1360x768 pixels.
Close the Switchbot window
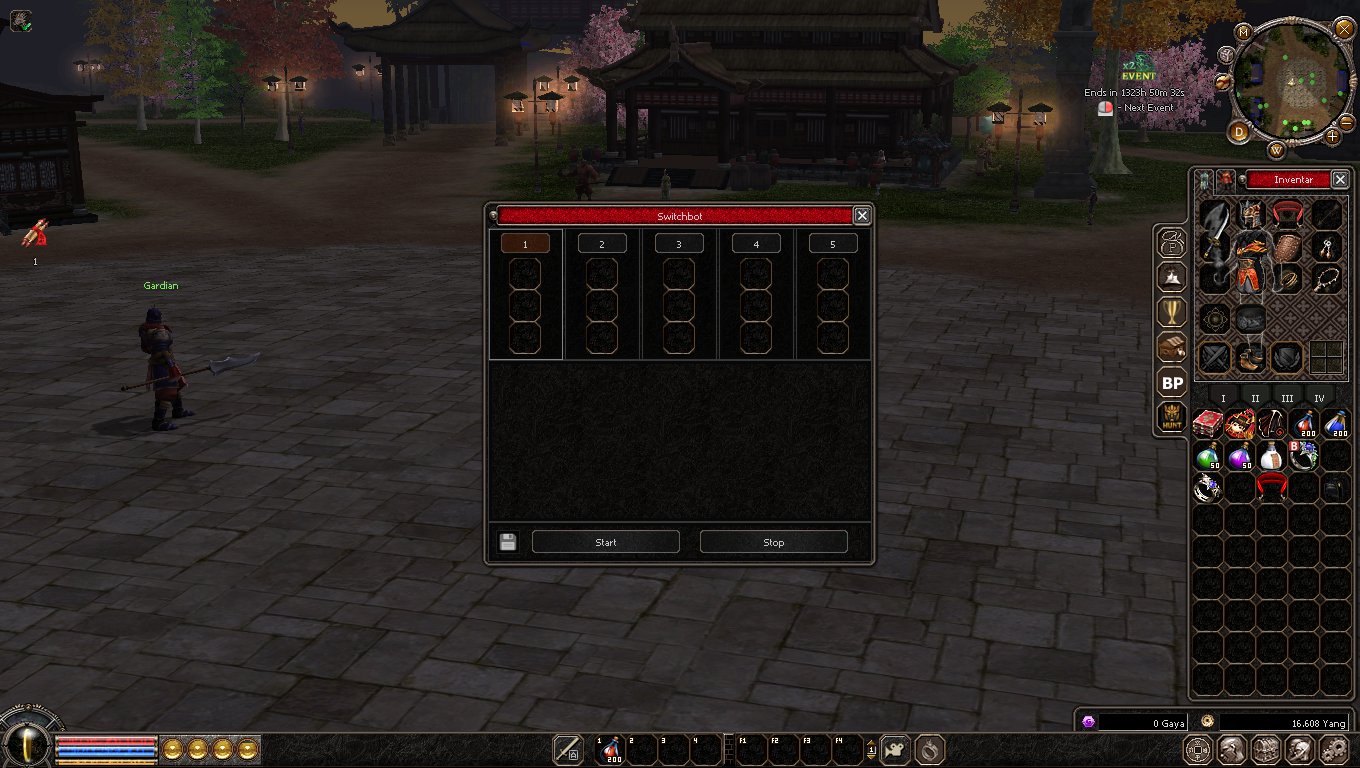tap(862, 215)
